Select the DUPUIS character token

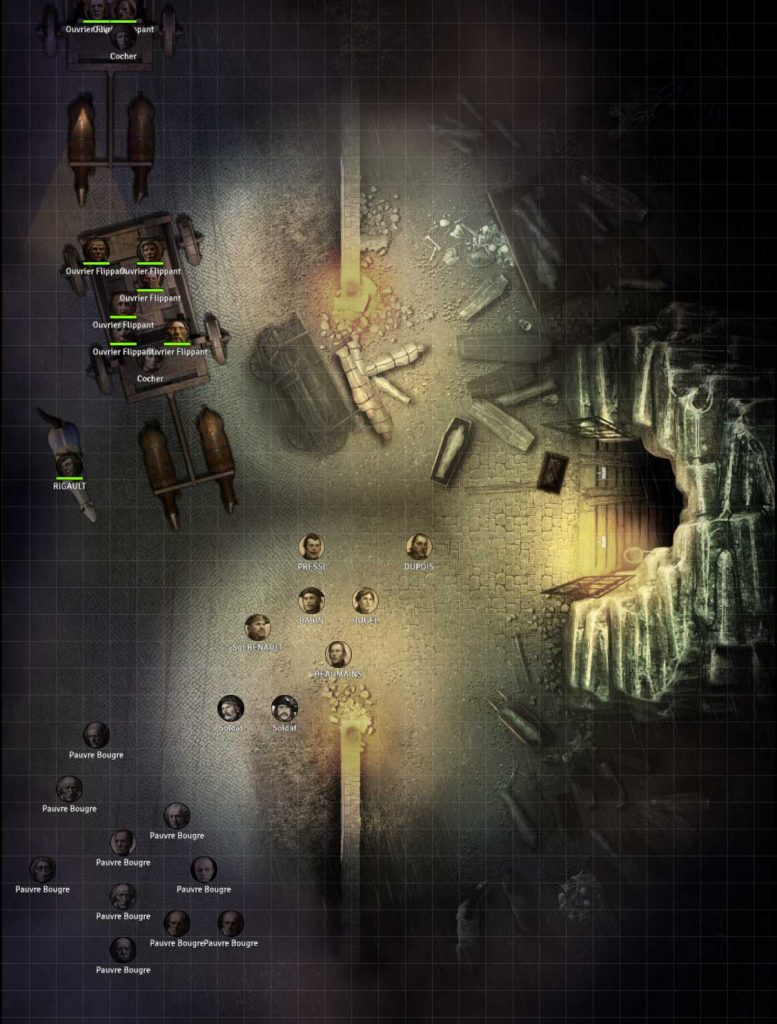coord(419,547)
